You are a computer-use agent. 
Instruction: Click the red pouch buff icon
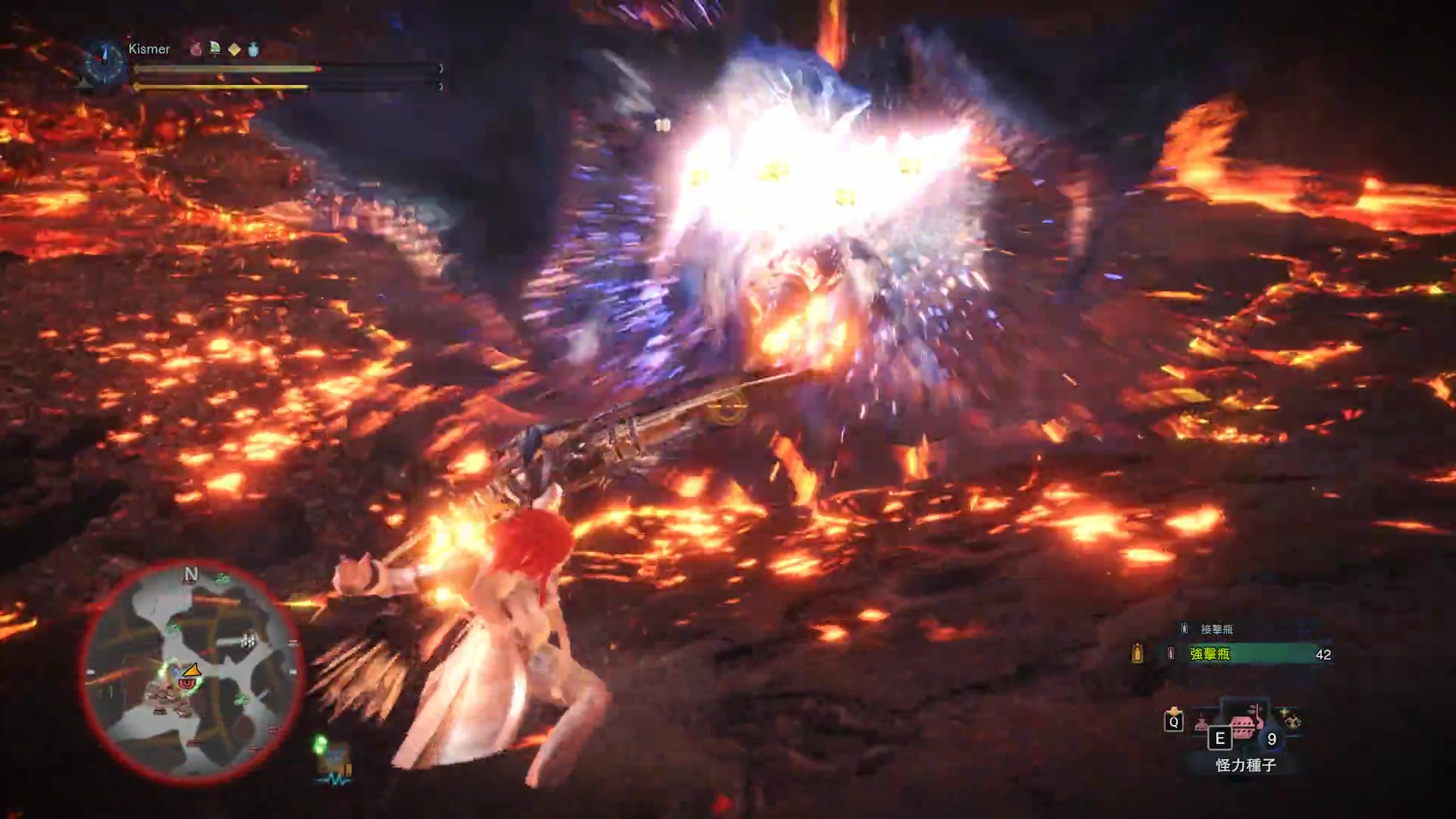196,49
